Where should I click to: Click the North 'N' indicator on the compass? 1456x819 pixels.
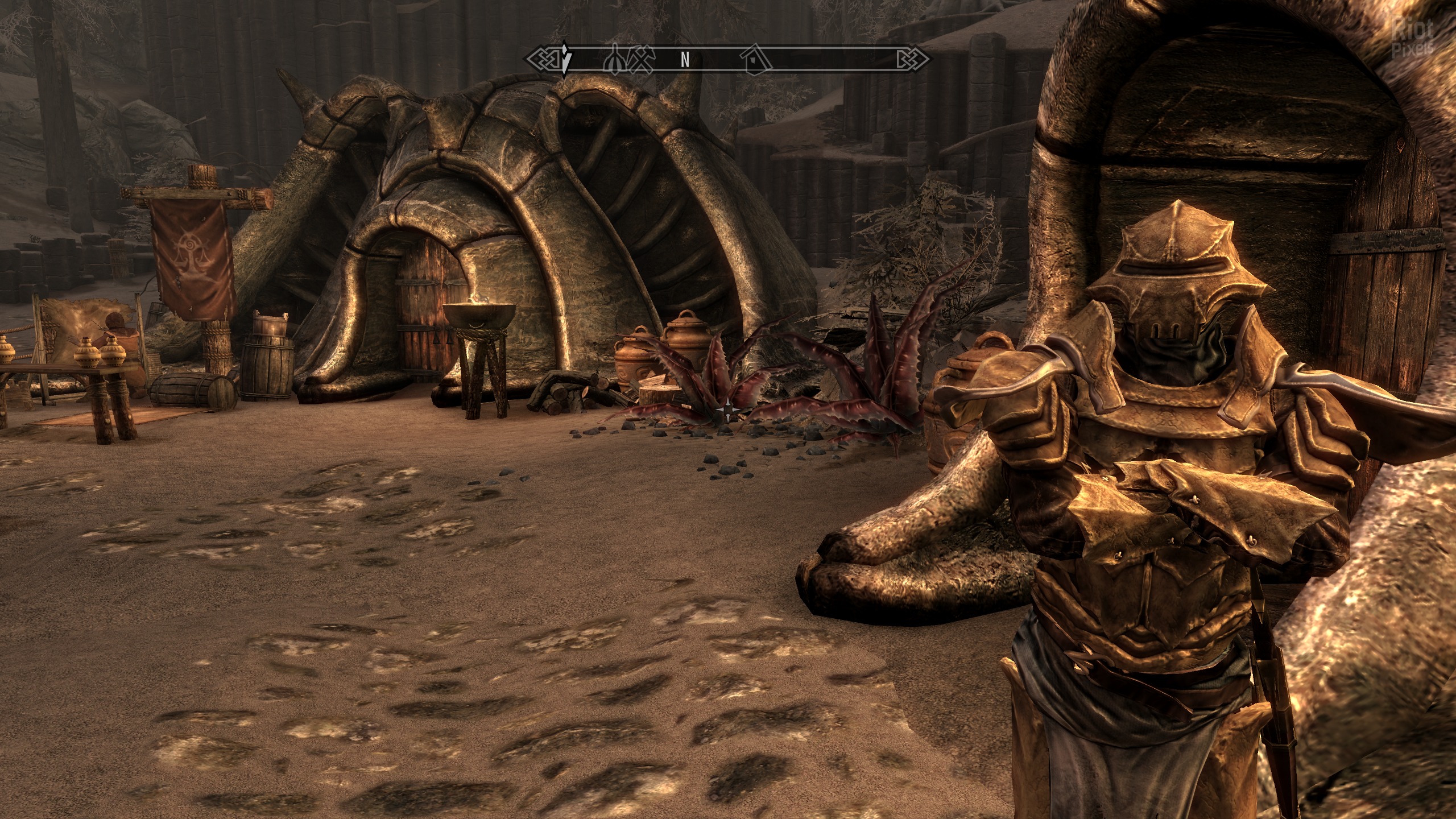(x=685, y=59)
